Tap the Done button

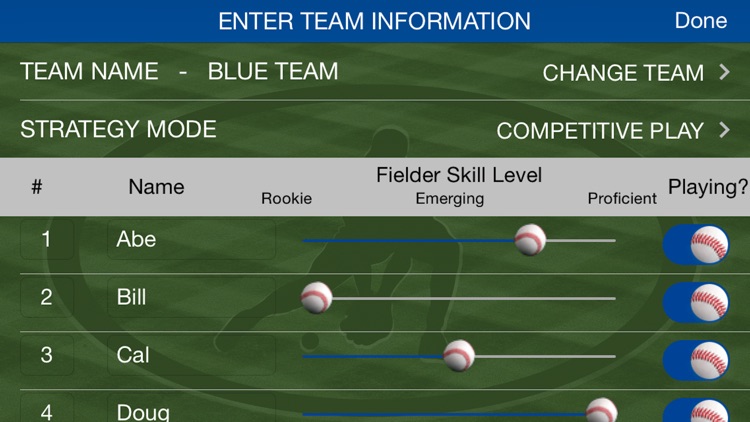(x=700, y=21)
